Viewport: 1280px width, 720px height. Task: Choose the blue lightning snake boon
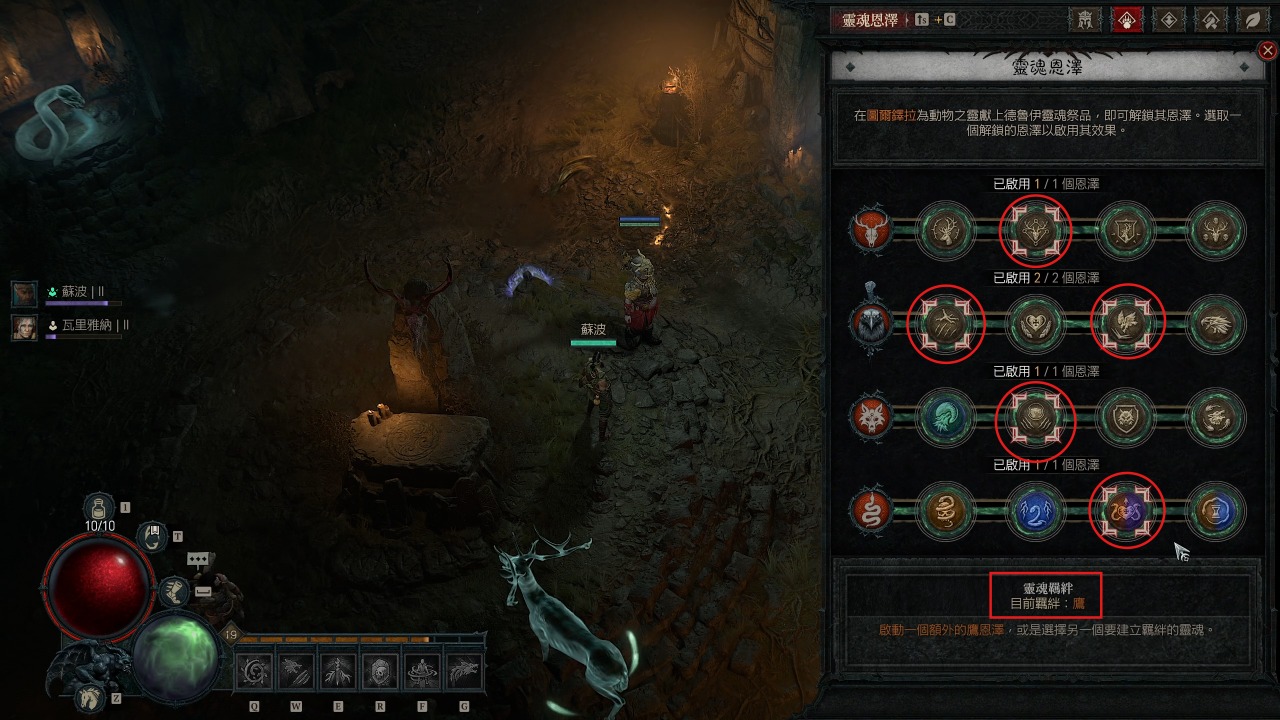pos(1034,511)
